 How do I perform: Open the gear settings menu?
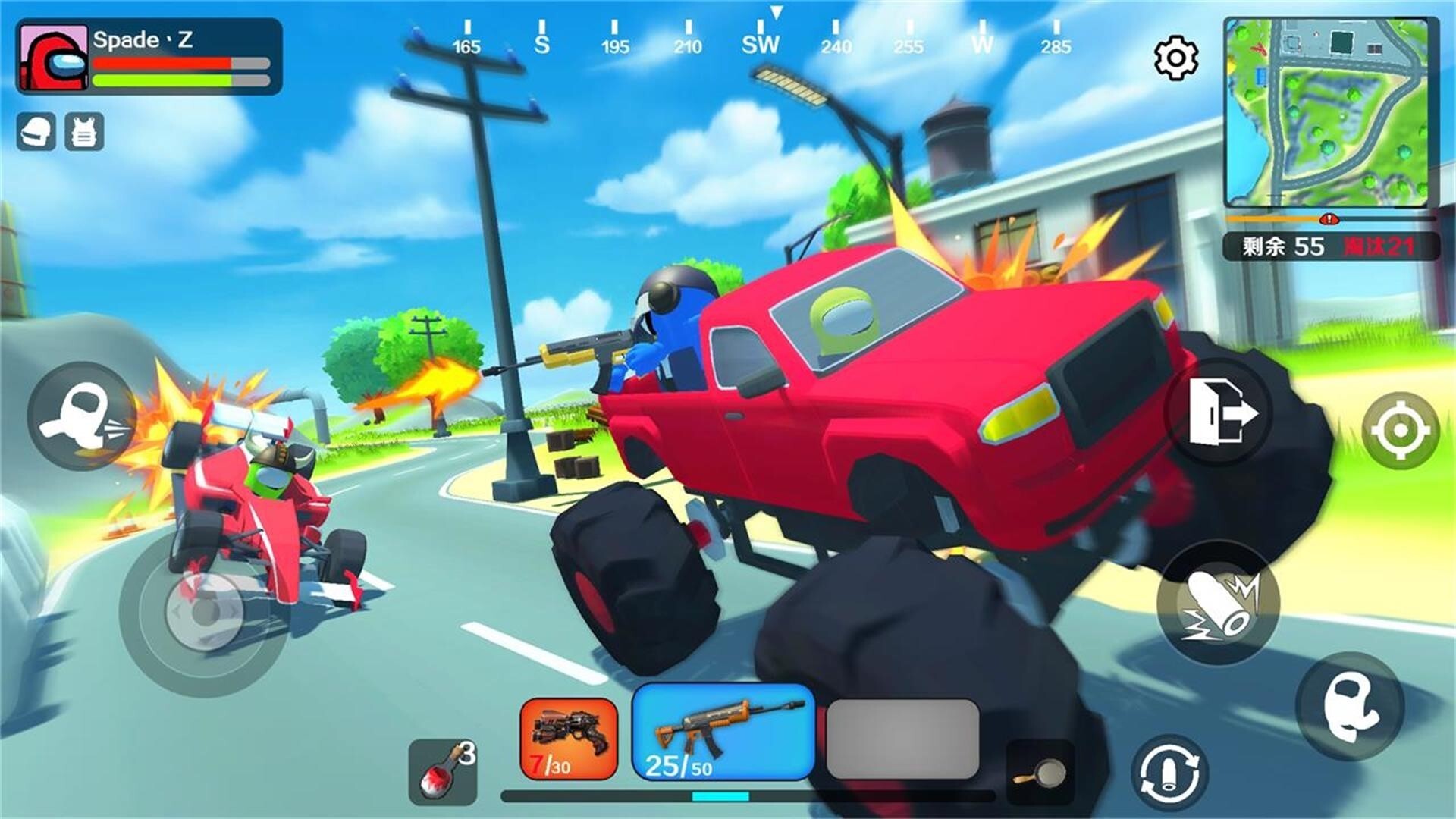click(1175, 57)
